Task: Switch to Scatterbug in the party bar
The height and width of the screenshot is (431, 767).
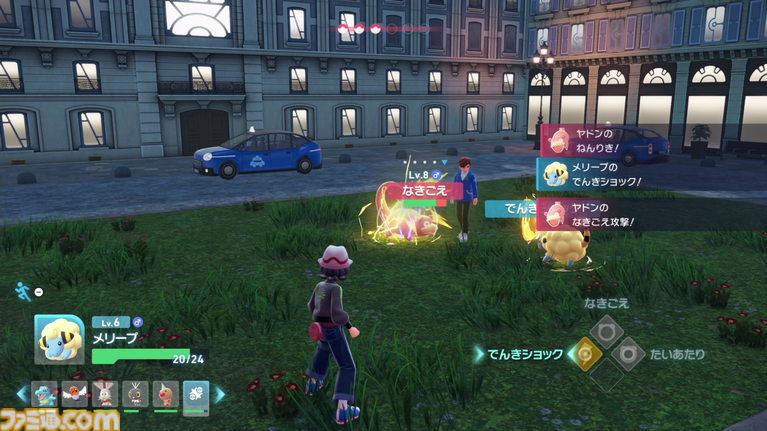Action: coord(135,394)
